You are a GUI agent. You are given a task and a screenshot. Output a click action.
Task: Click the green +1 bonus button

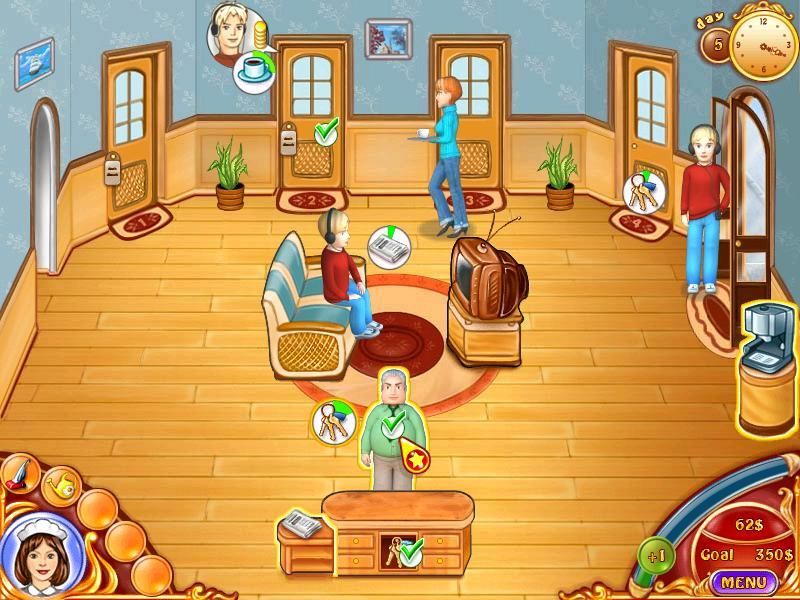click(x=656, y=555)
